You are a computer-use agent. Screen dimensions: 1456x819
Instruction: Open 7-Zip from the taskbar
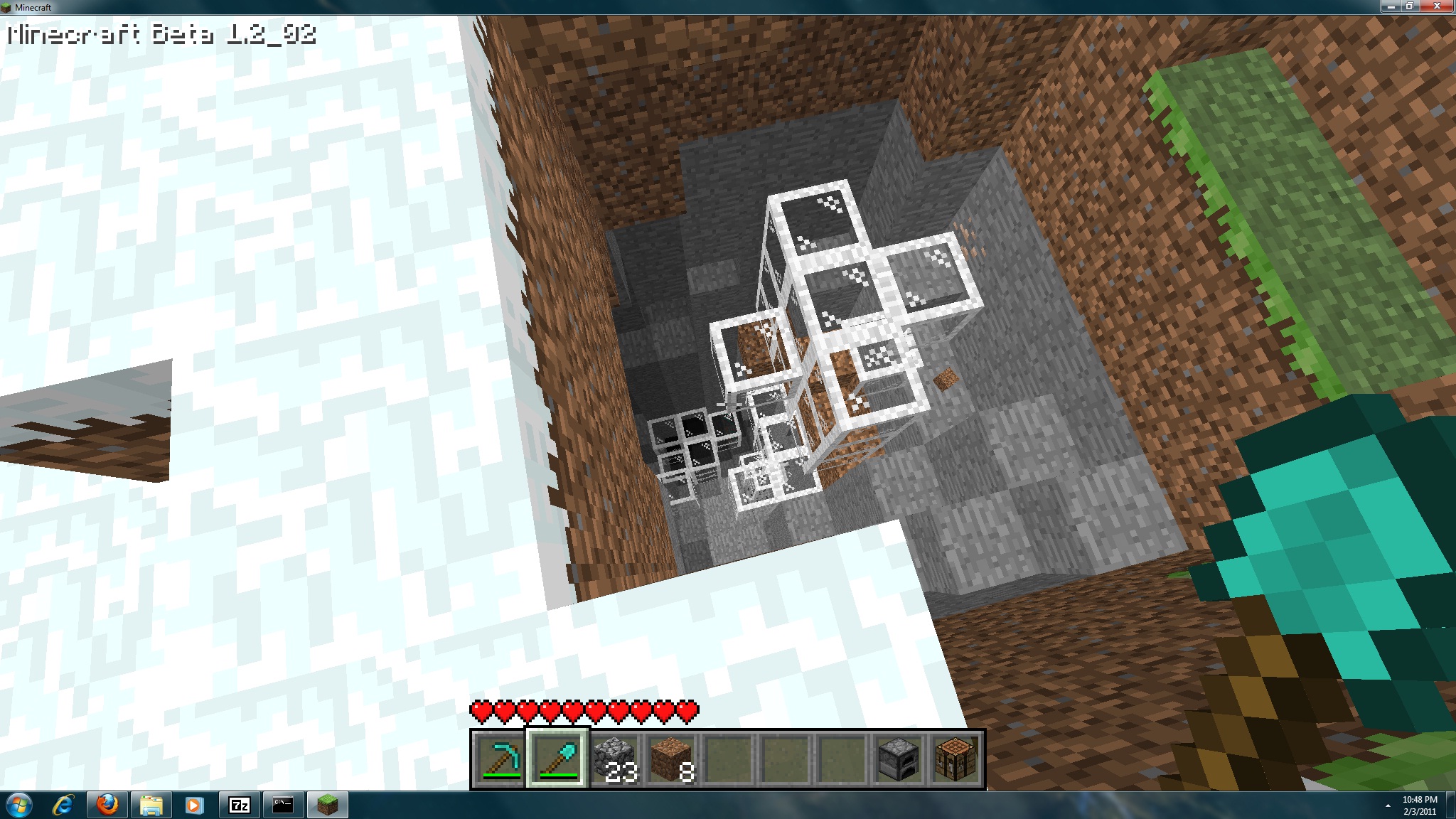pyautogui.click(x=238, y=804)
